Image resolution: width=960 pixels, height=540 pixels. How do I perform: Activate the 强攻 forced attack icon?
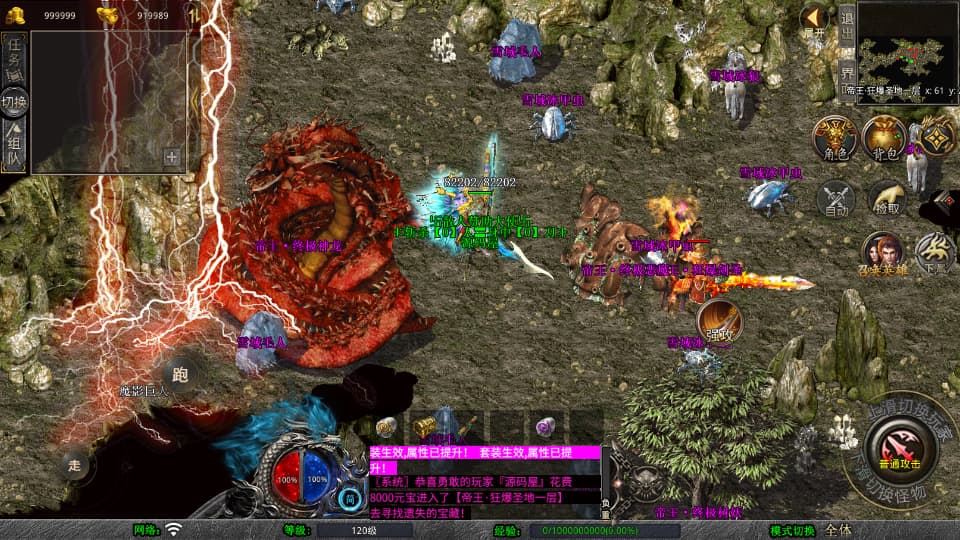pos(720,319)
